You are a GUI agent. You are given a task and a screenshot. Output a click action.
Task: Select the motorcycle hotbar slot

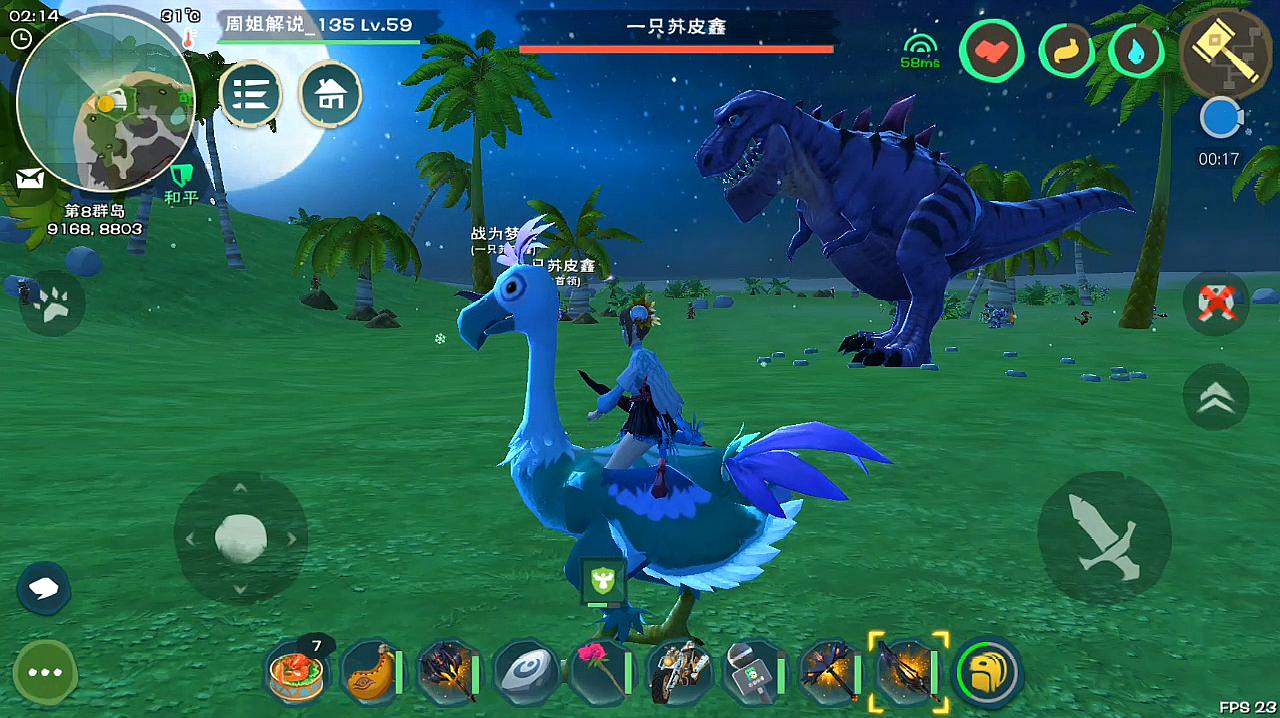(678, 673)
